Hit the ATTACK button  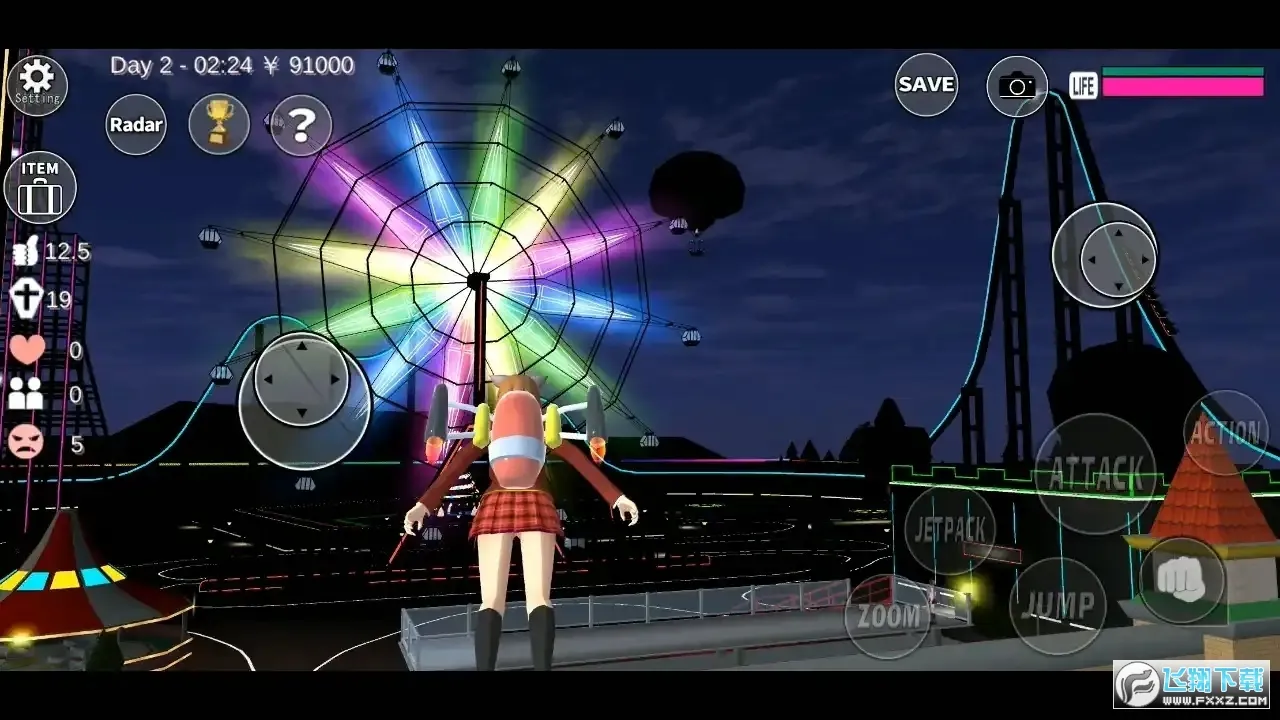1095,472
